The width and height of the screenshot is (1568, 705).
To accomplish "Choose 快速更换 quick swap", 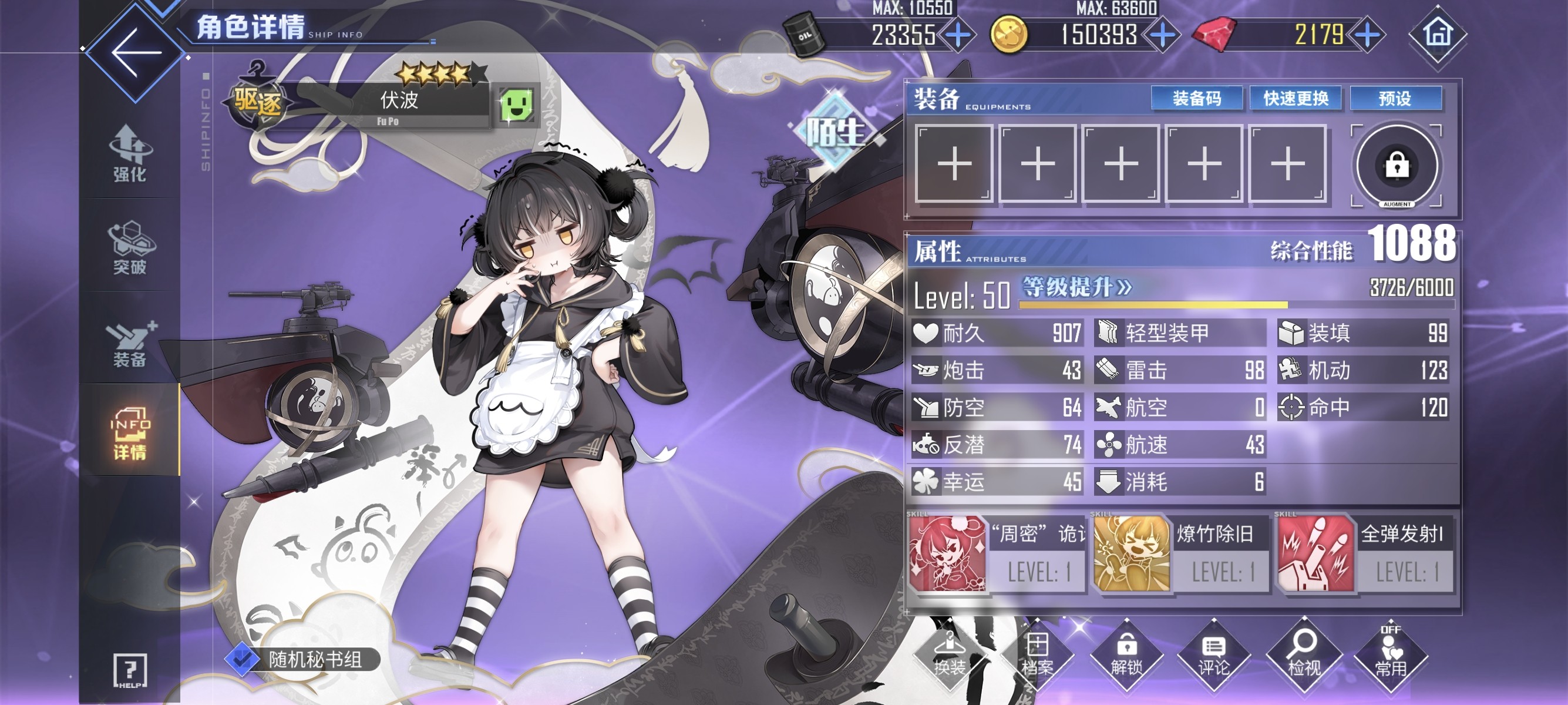I will [x=1296, y=99].
